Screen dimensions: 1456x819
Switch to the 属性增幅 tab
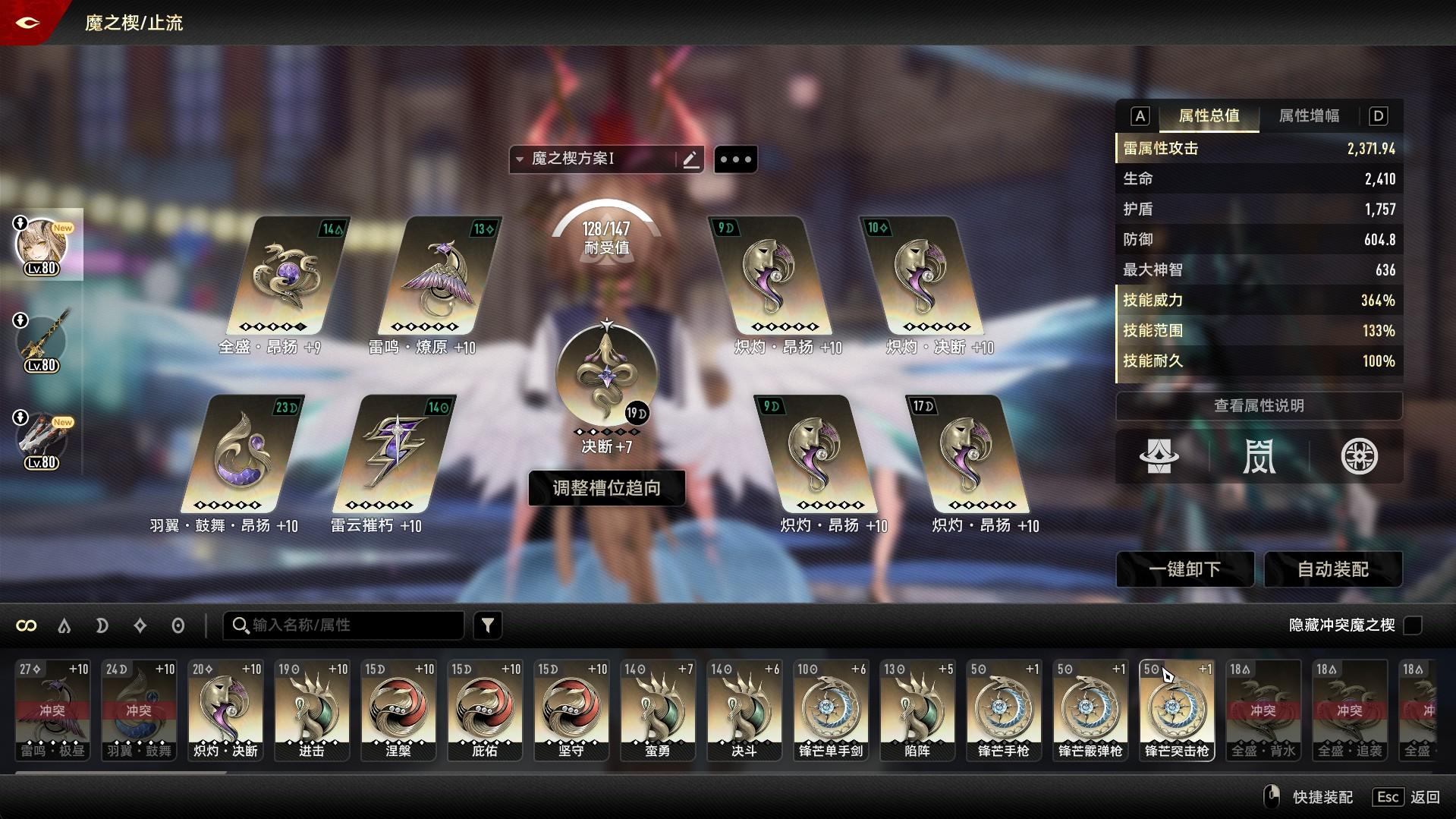coord(1309,116)
